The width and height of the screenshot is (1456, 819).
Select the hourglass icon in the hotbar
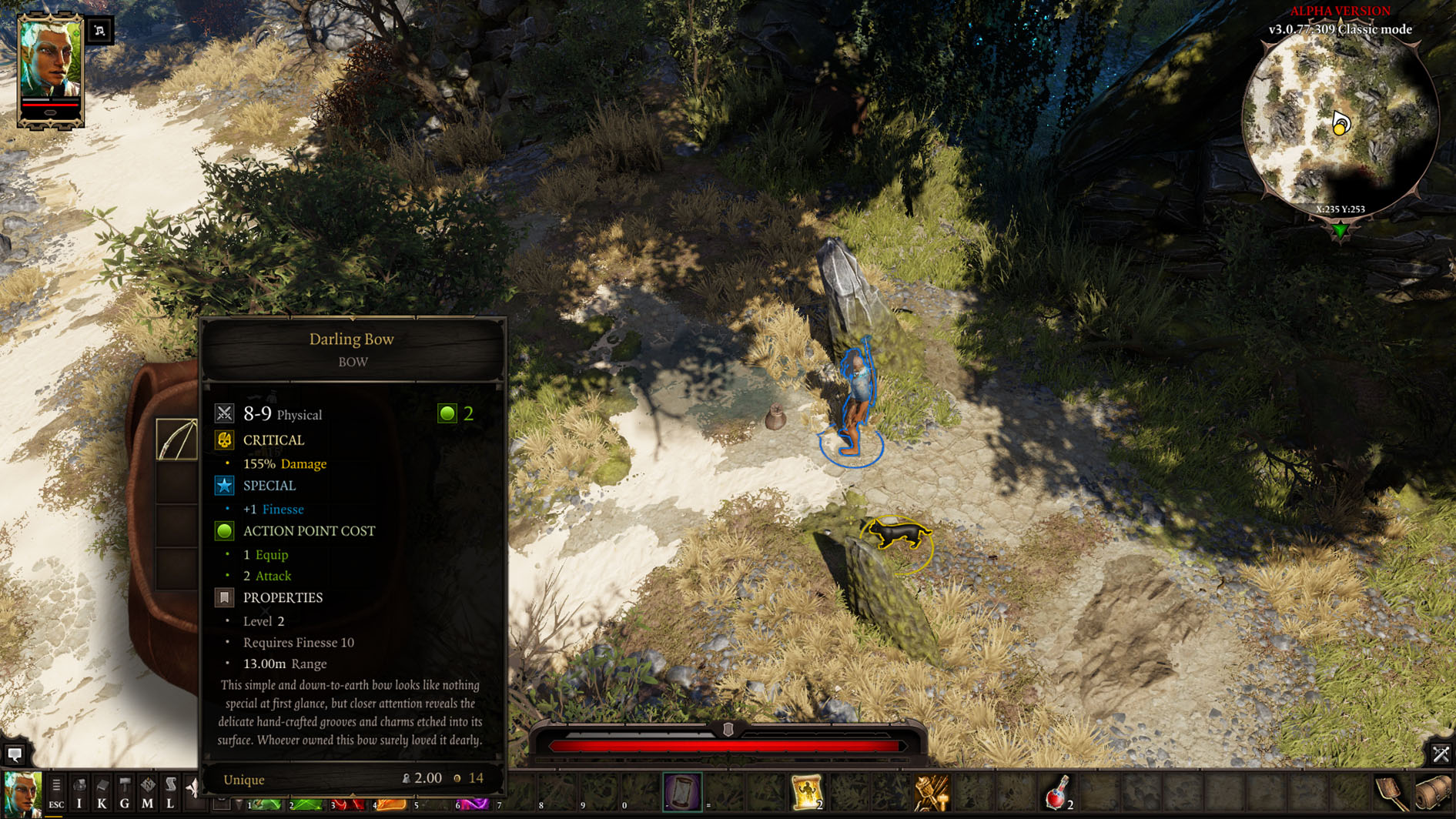[x=682, y=793]
